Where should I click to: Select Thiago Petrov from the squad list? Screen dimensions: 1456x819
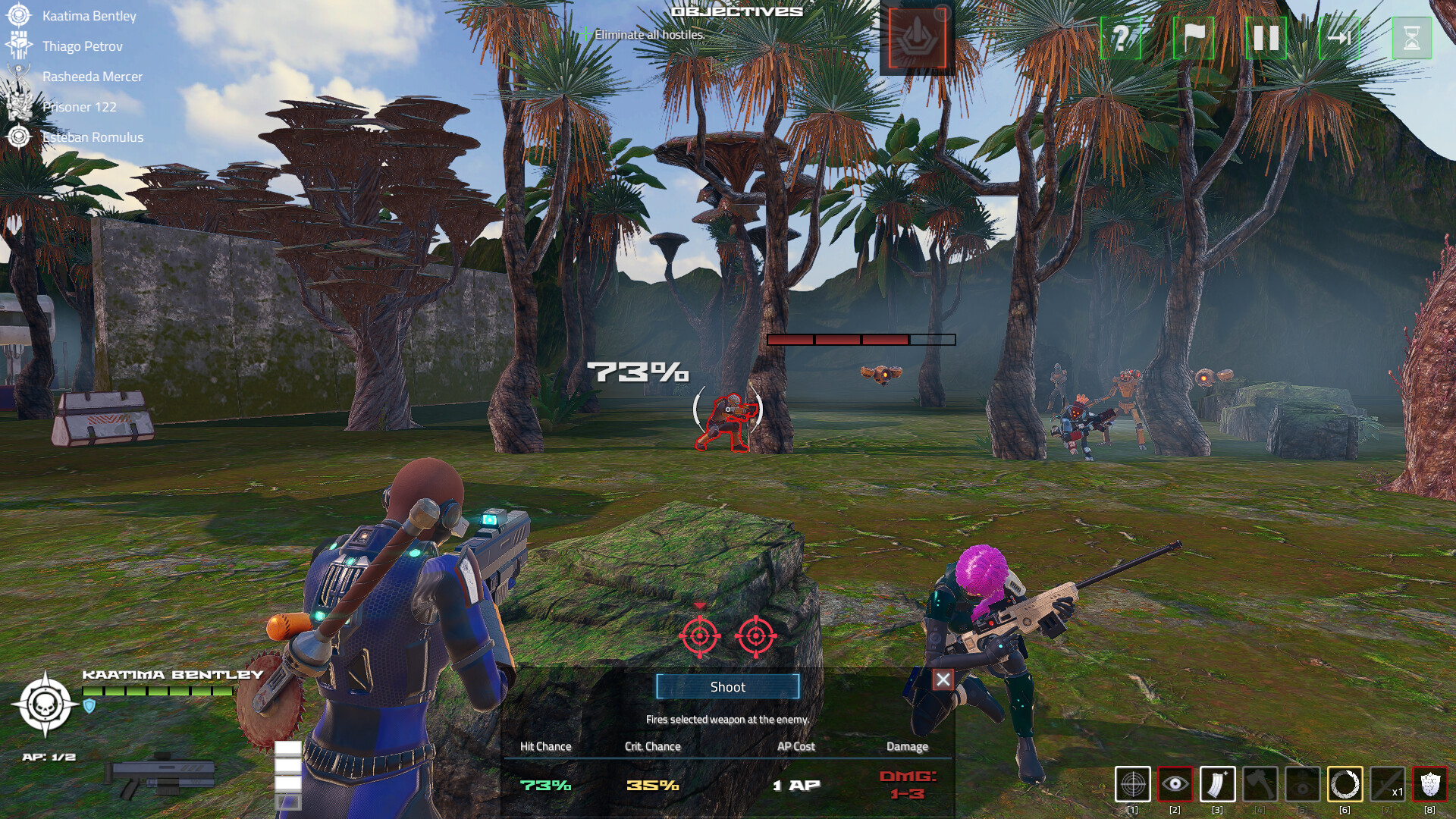(83, 45)
